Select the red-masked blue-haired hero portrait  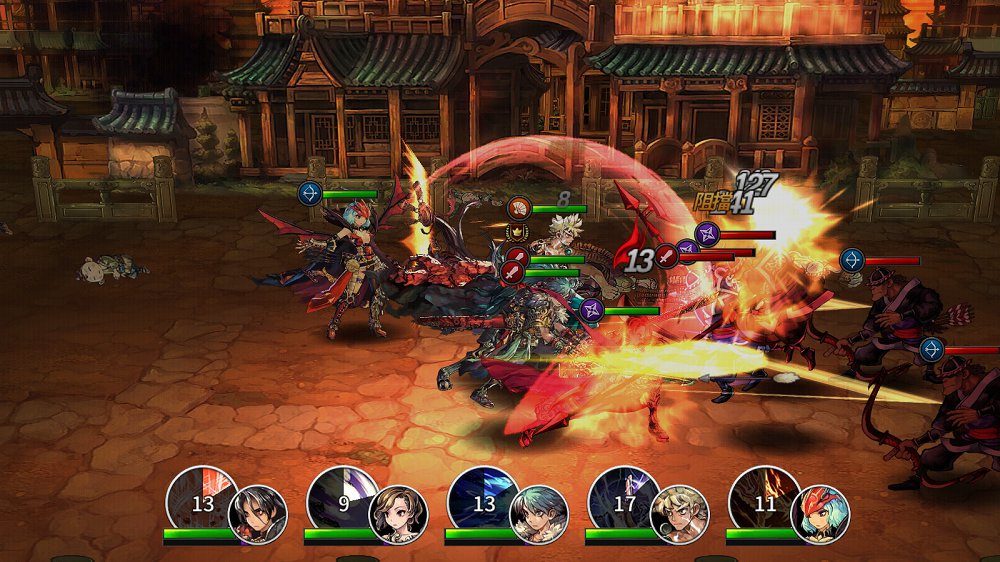[820, 514]
